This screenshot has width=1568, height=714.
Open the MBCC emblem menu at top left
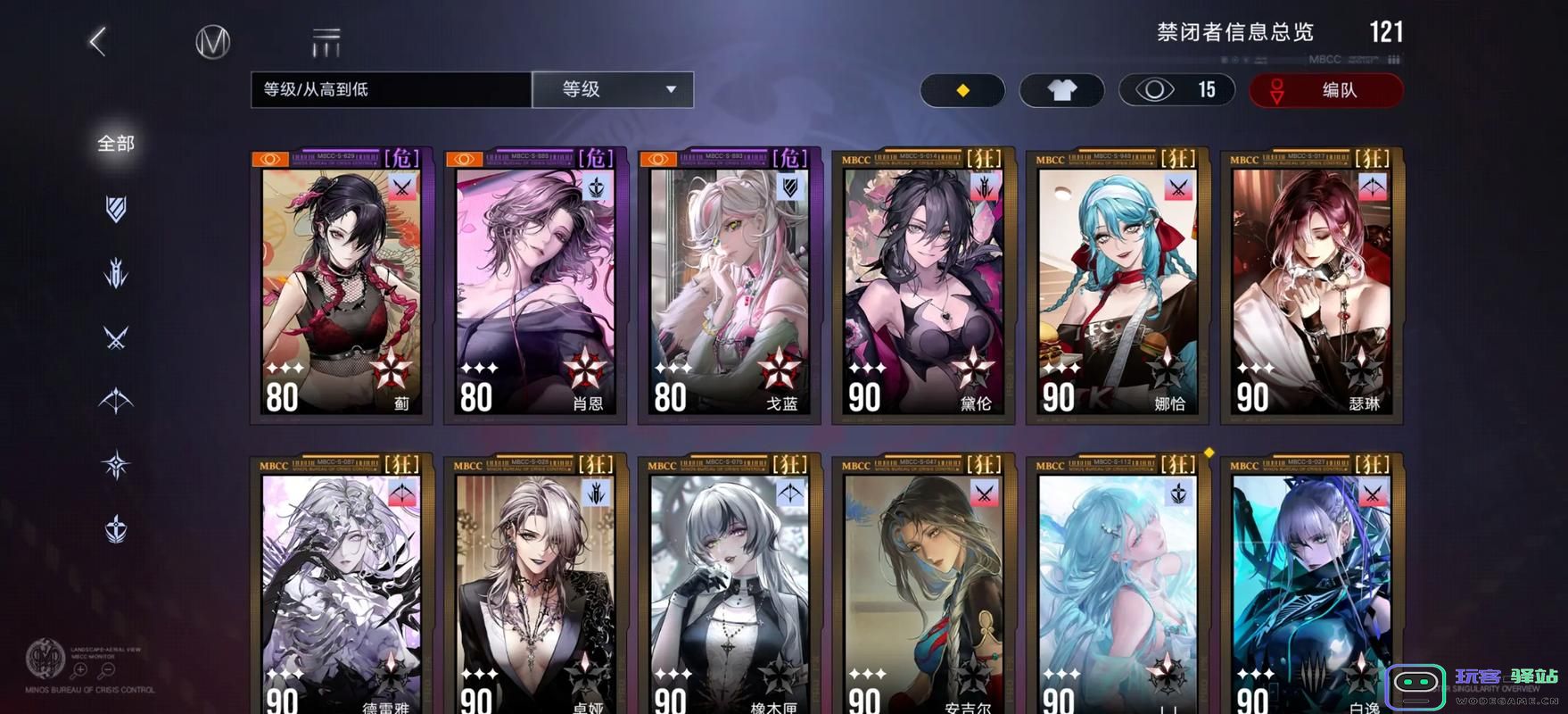pyautogui.click(x=211, y=41)
